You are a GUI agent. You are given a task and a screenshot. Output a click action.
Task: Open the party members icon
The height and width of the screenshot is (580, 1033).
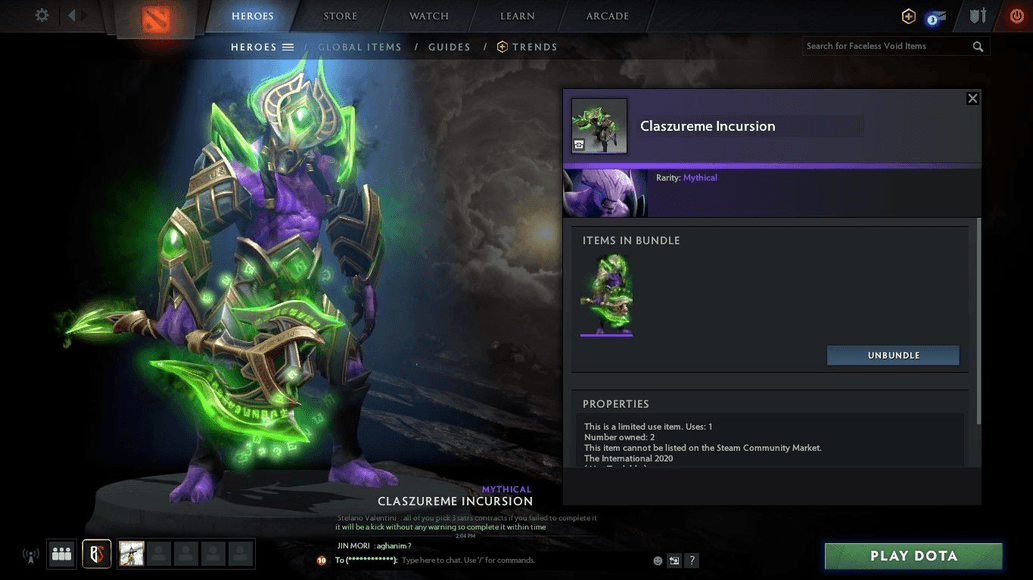click(x=61, y=554)
